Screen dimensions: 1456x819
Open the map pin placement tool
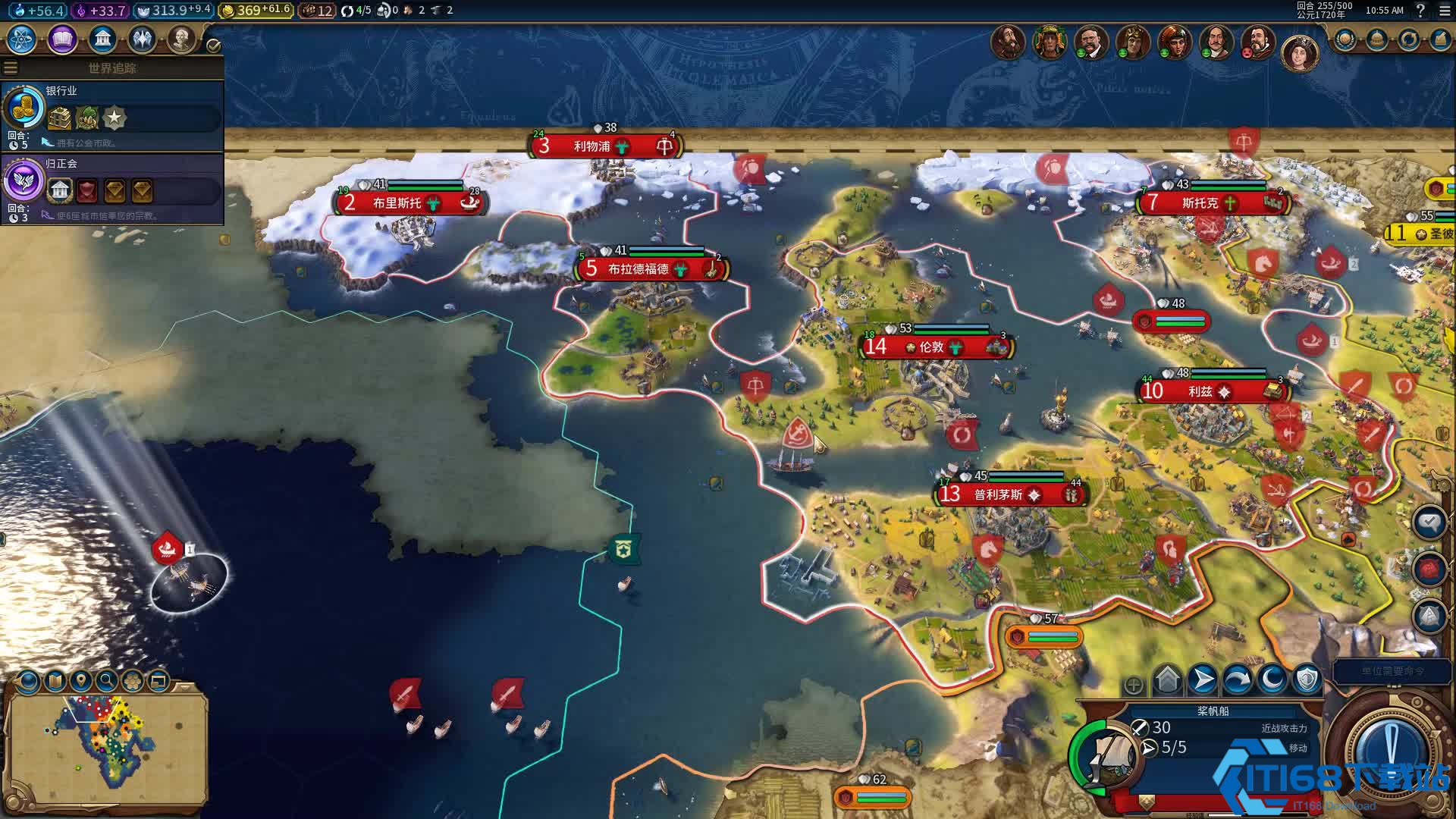pyautogui.click(x=81, y=680)
